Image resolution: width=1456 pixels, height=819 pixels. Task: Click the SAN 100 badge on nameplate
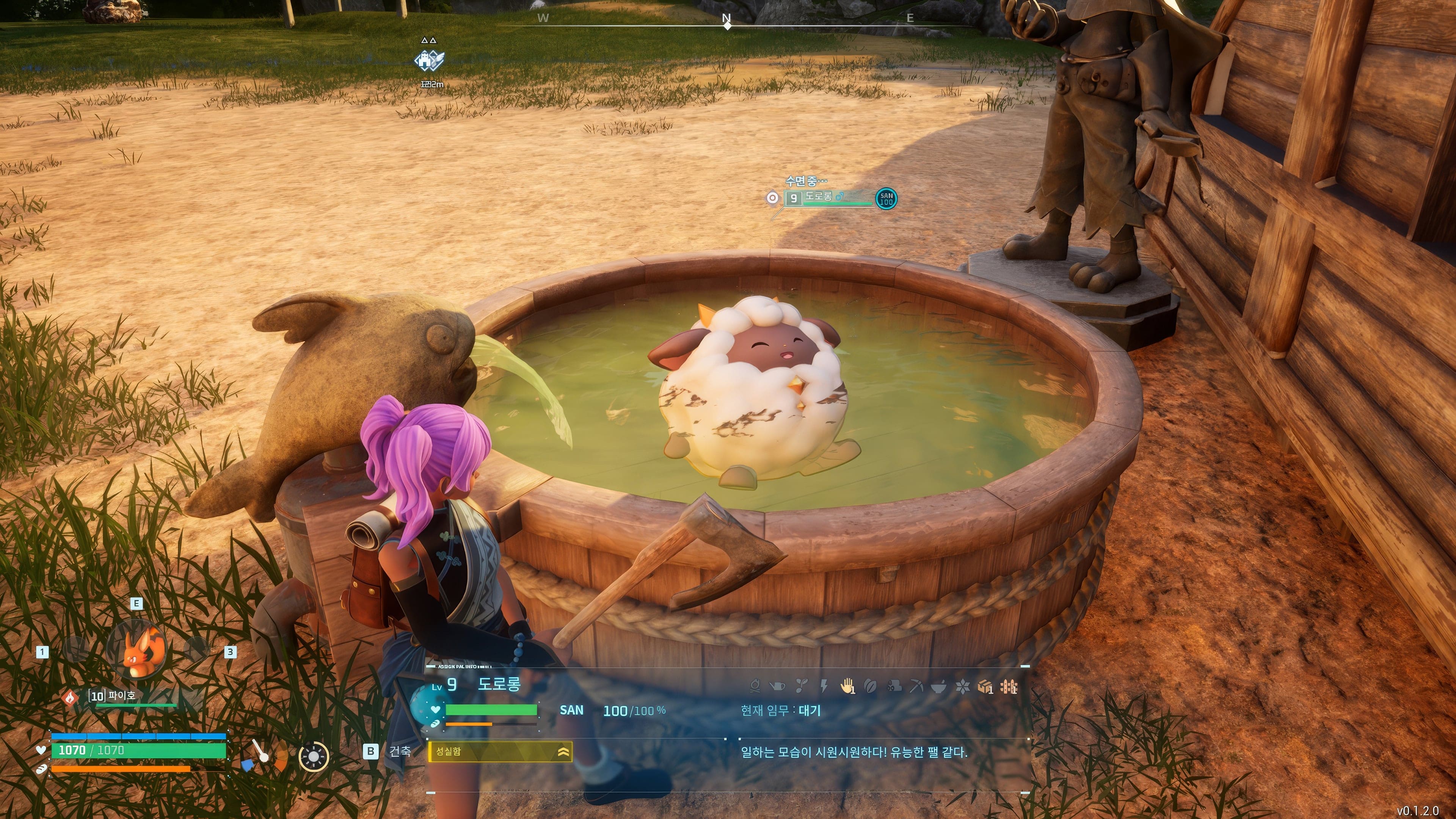(886, 199)
